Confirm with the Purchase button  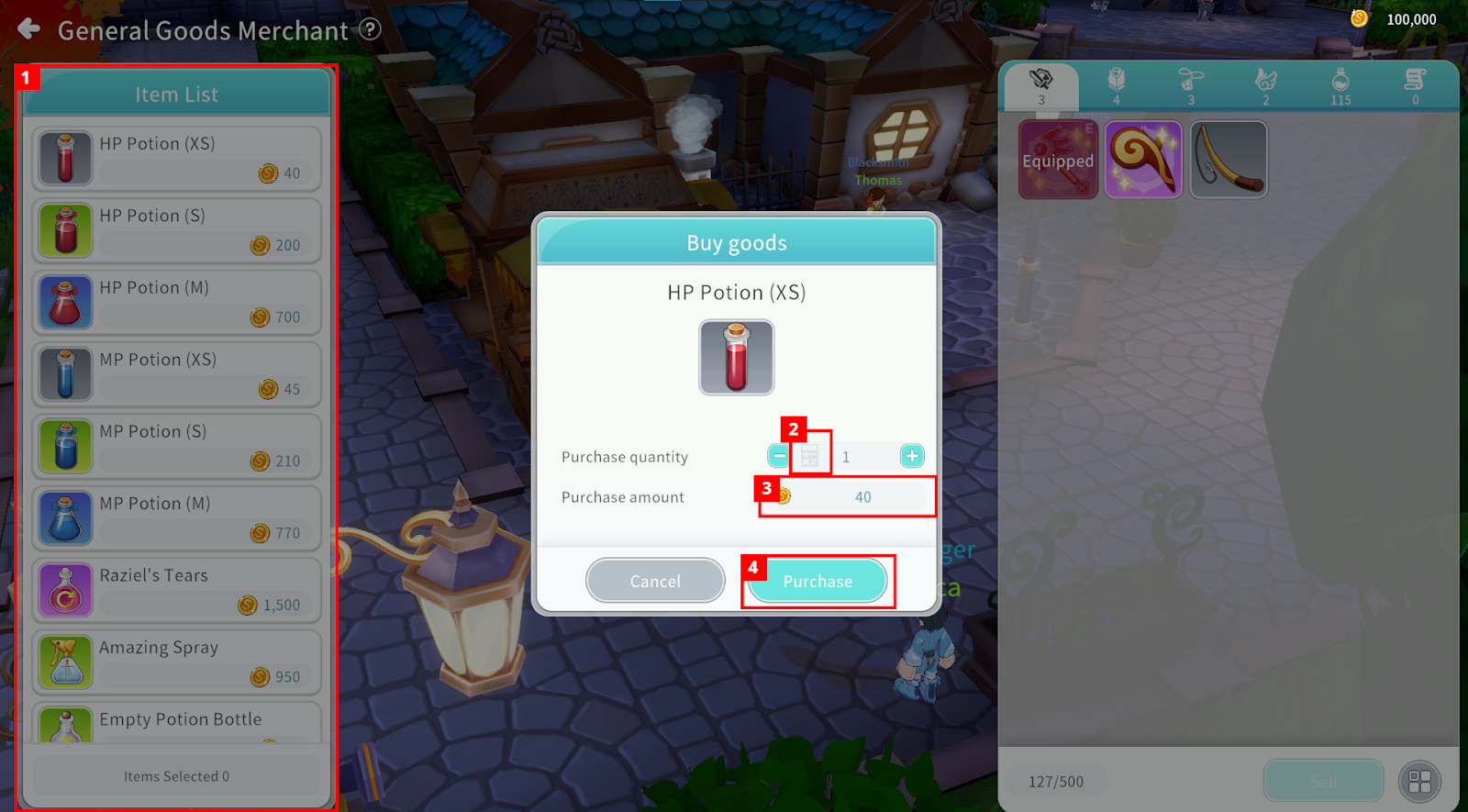click(x=817, y=581)
